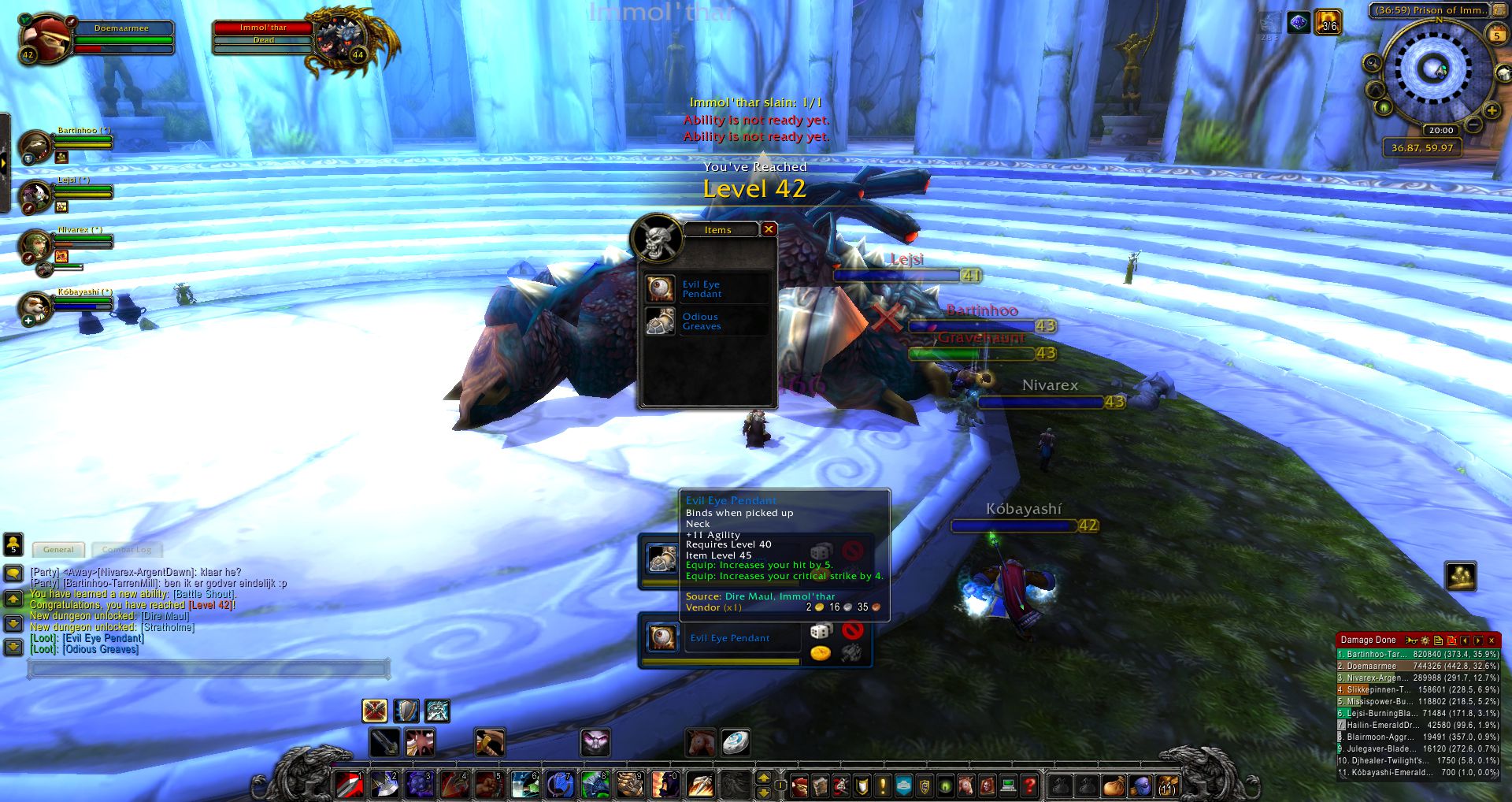Roll Need on Evil Eye Pendant
1512x802 pixels.
click(821, 631)
